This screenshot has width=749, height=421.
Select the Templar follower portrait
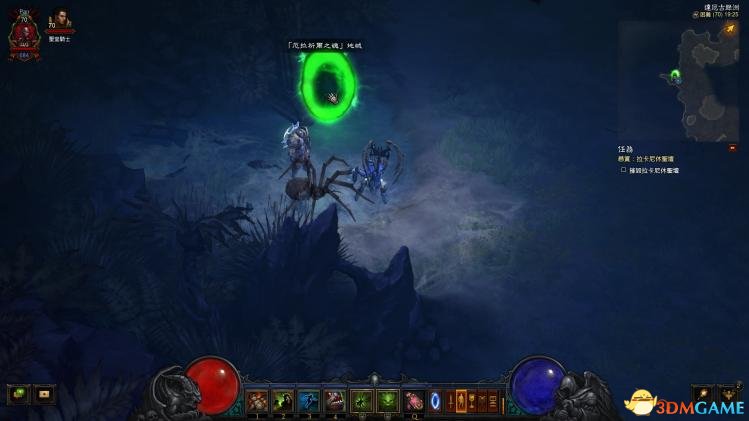click(x=62, y=22)
